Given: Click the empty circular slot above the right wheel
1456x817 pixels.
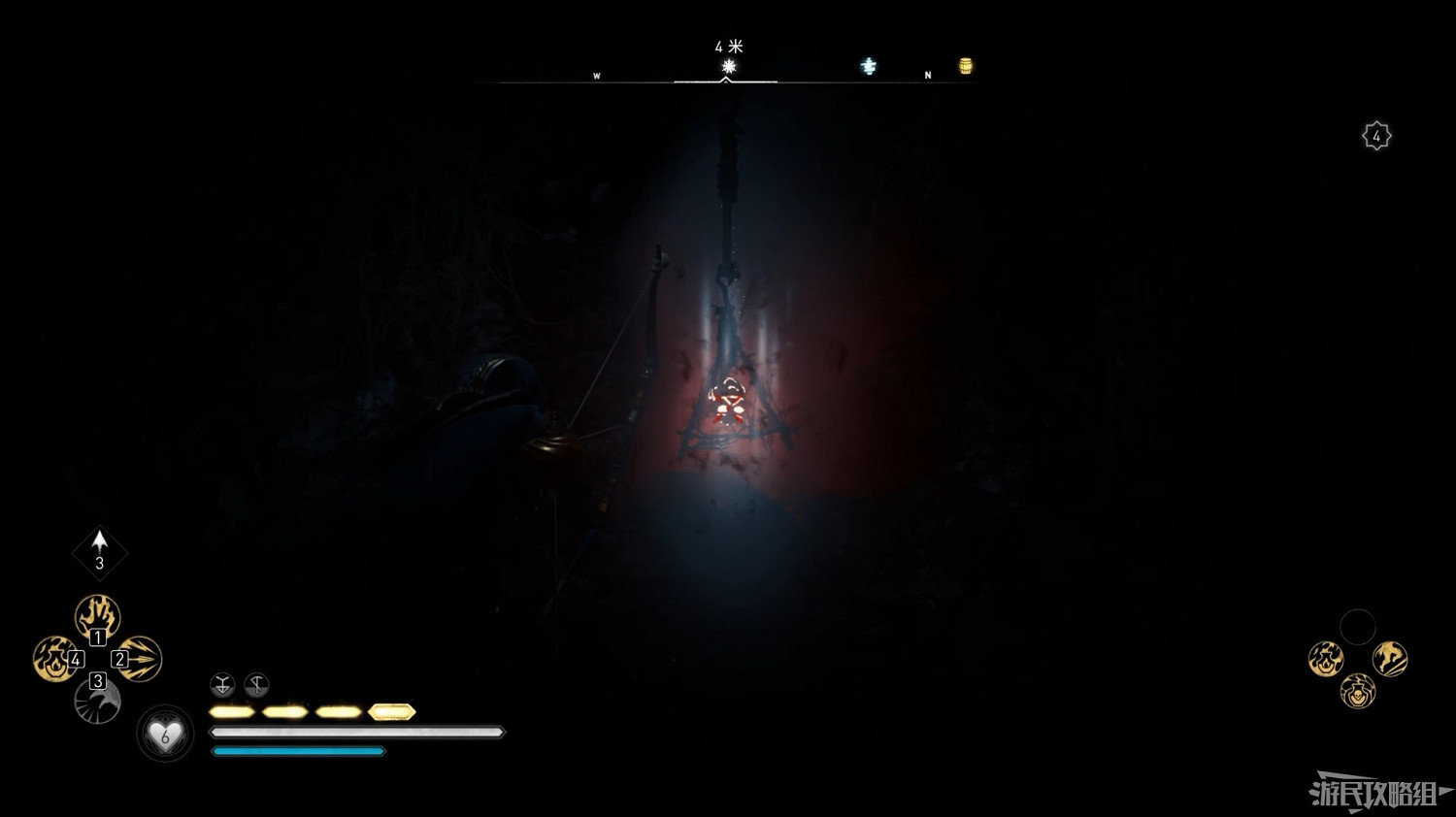Looking at the screenshot, I should [x=1358, y=626].
